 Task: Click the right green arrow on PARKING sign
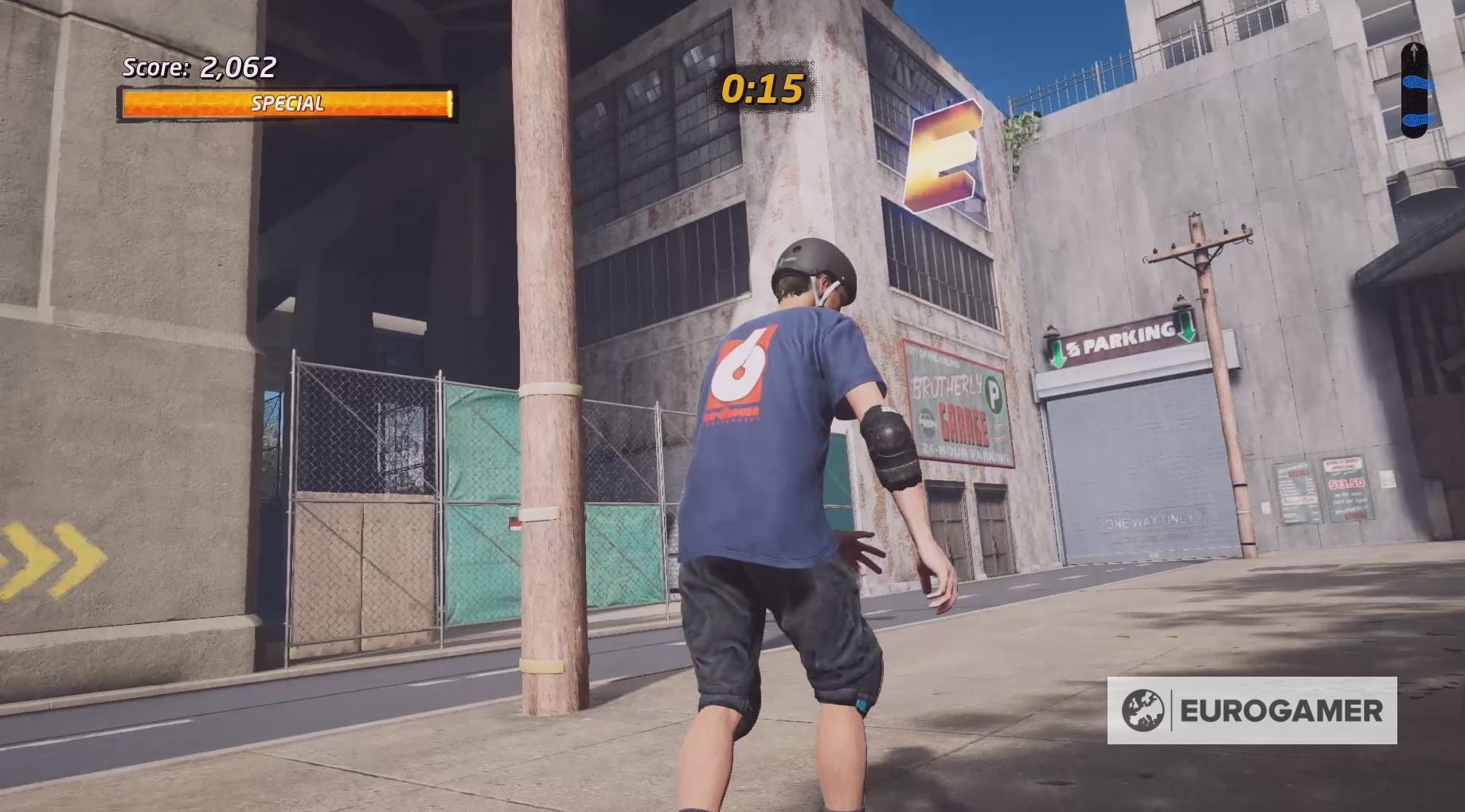(x=1187, y=328)
